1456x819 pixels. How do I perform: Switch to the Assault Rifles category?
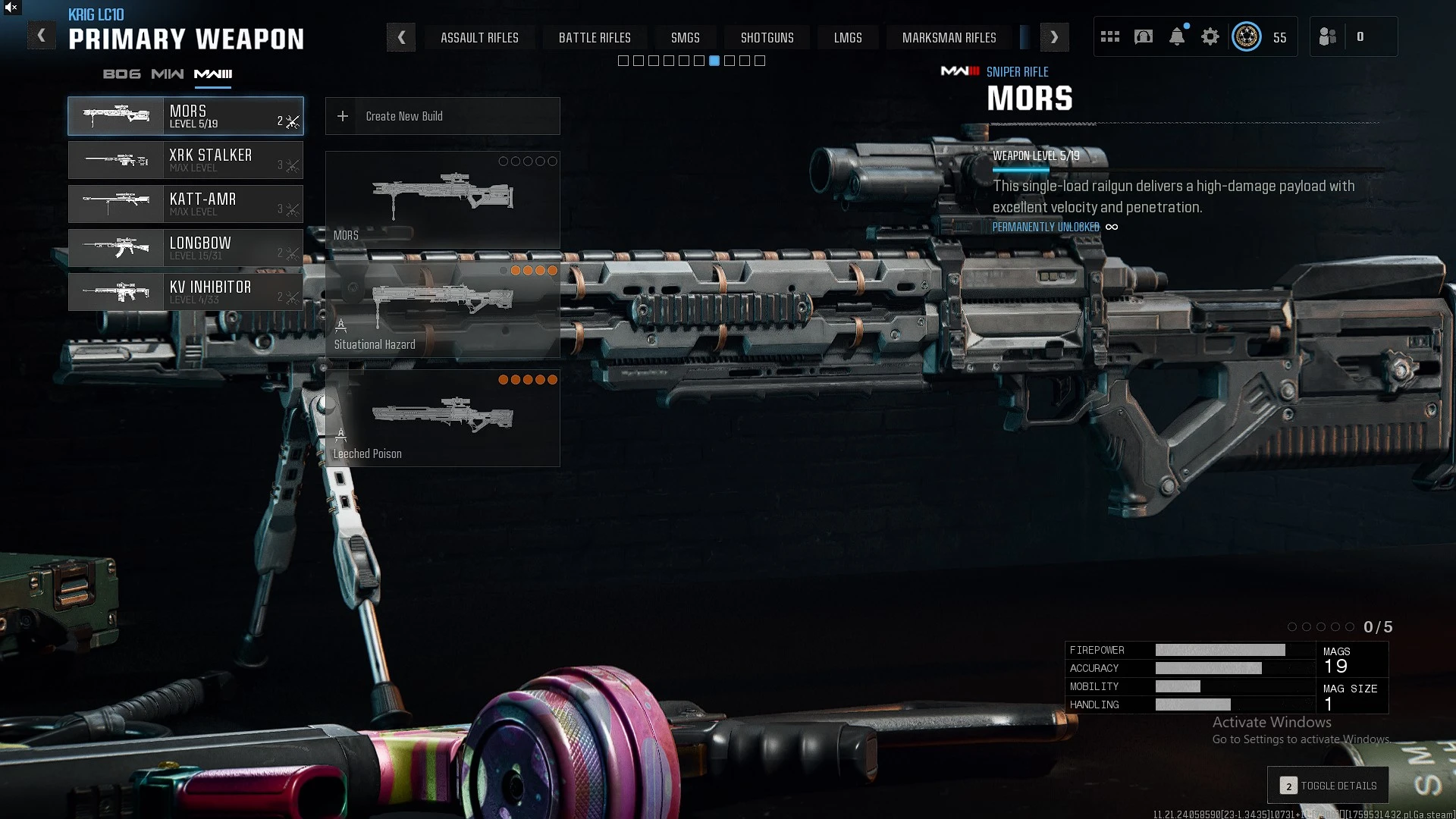[x=479, y=37]
